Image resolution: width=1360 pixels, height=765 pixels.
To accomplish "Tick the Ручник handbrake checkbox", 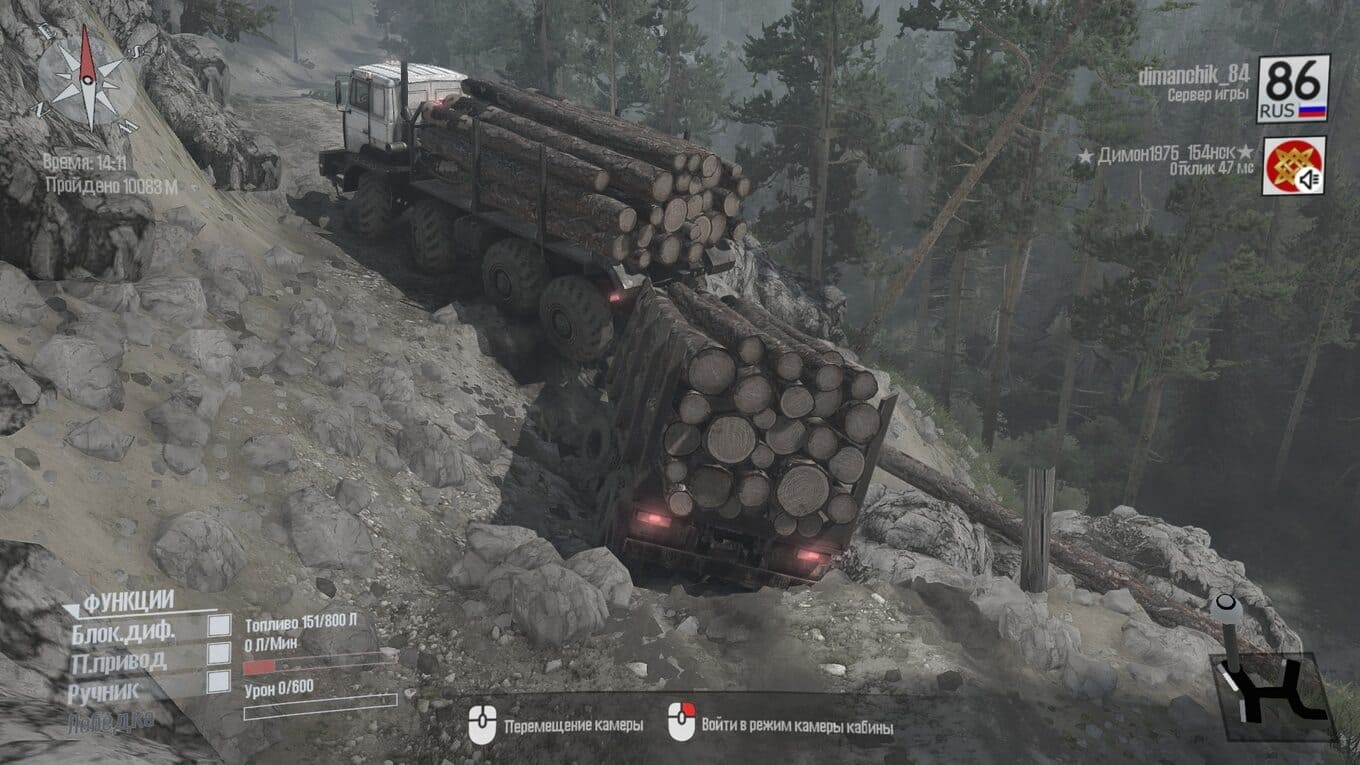I will 219,682.
